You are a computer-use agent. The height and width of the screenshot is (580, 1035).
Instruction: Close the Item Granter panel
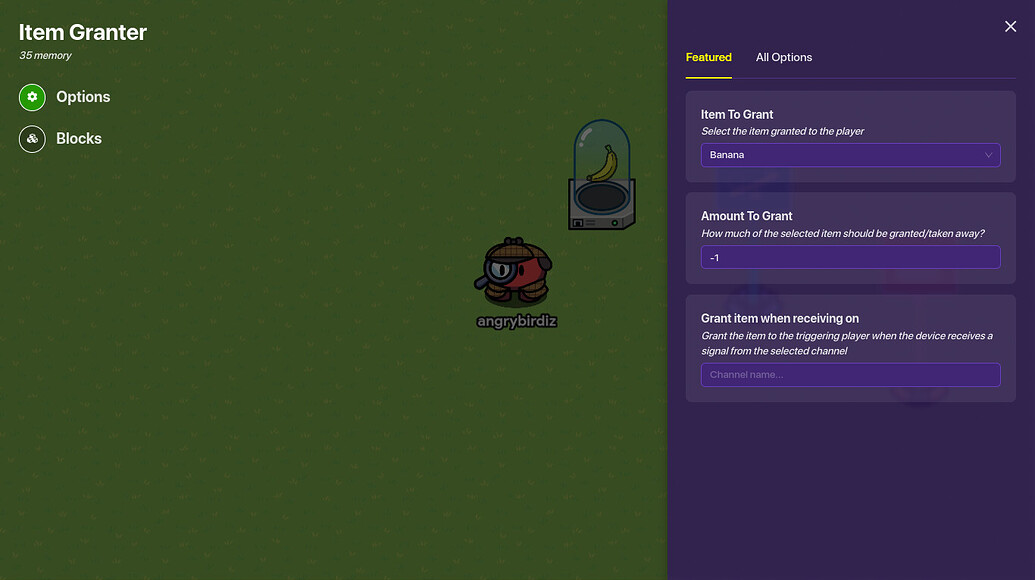[x=1010, y=27]
